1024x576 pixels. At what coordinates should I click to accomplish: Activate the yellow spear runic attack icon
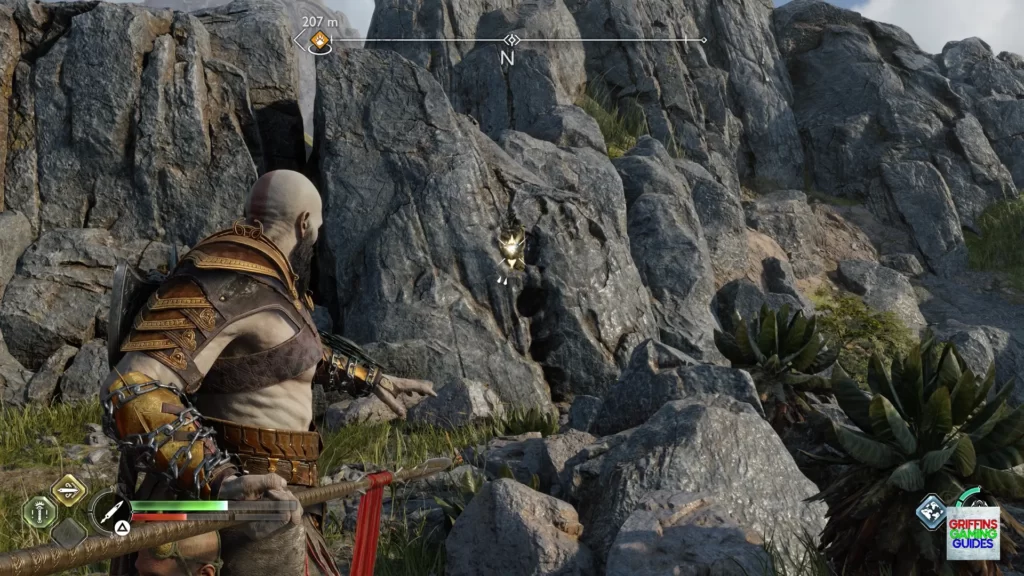tap(68, 489)
